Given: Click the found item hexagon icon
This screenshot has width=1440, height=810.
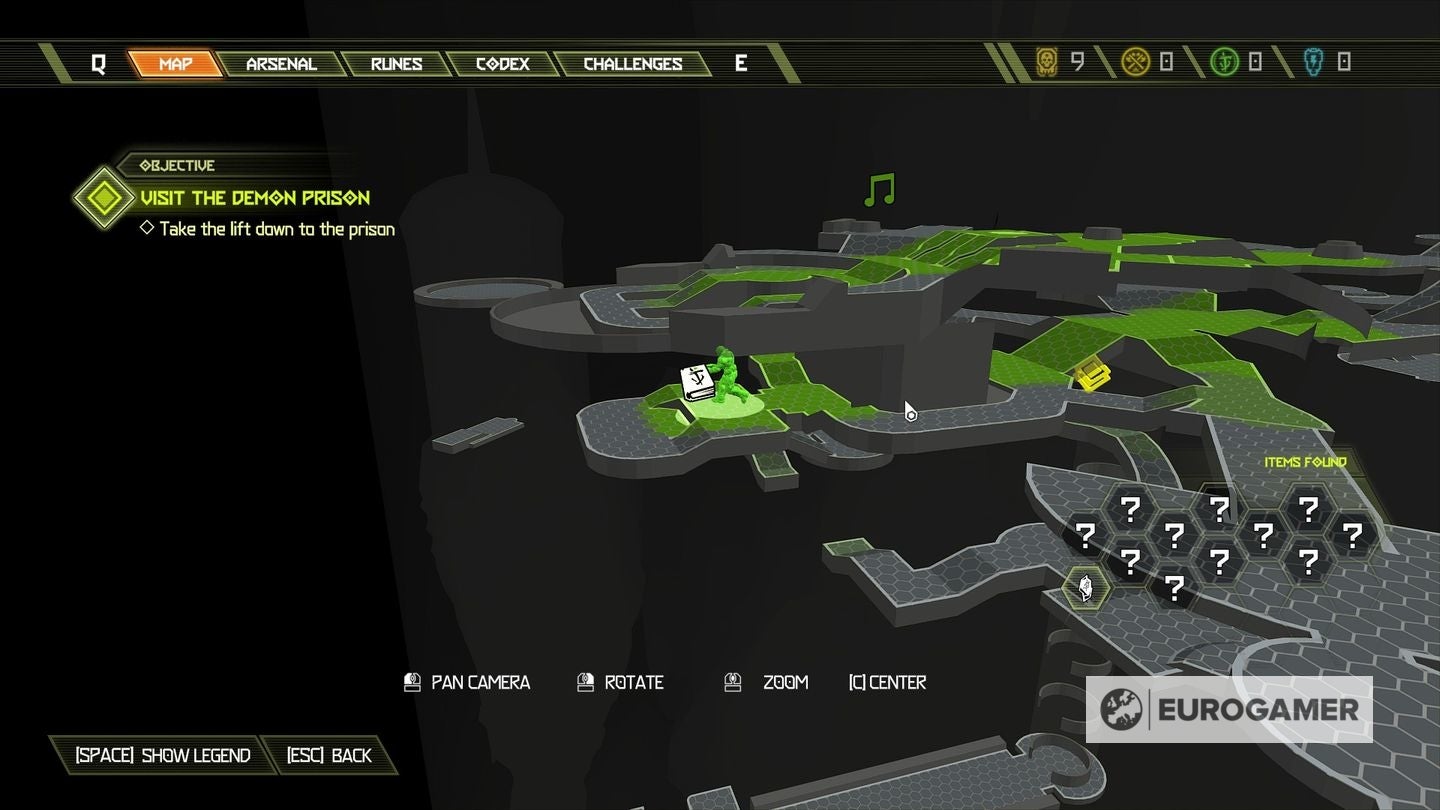Looking at the screenshot, I should (1085, 587).
